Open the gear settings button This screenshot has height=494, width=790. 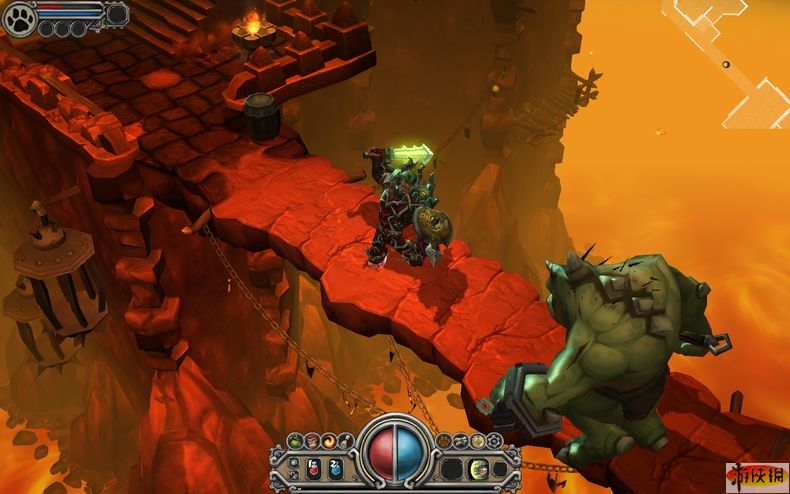[x=494, y=441]
